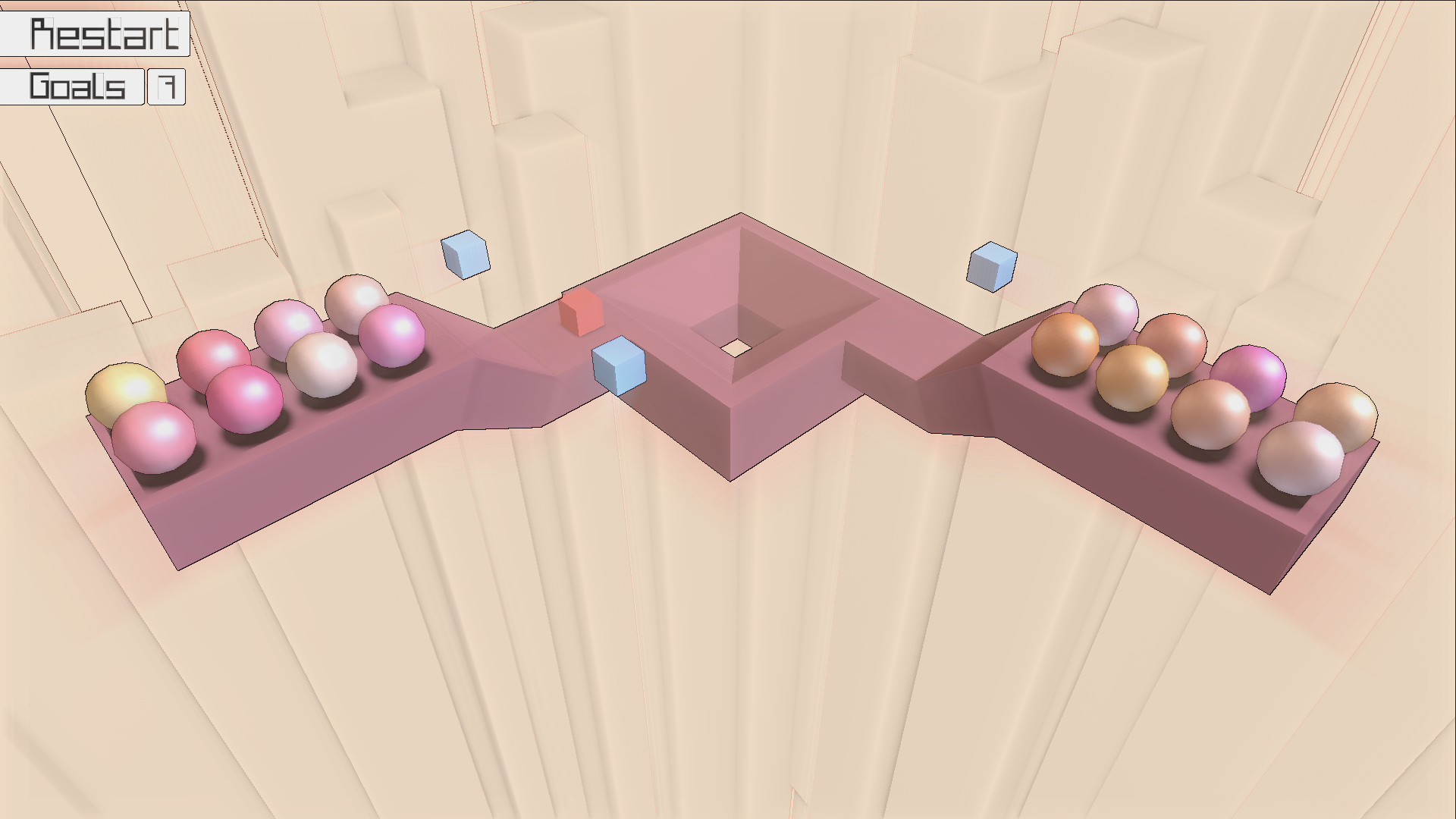
Task: Select the red cube on the center walkway
Action: (582, 314)
